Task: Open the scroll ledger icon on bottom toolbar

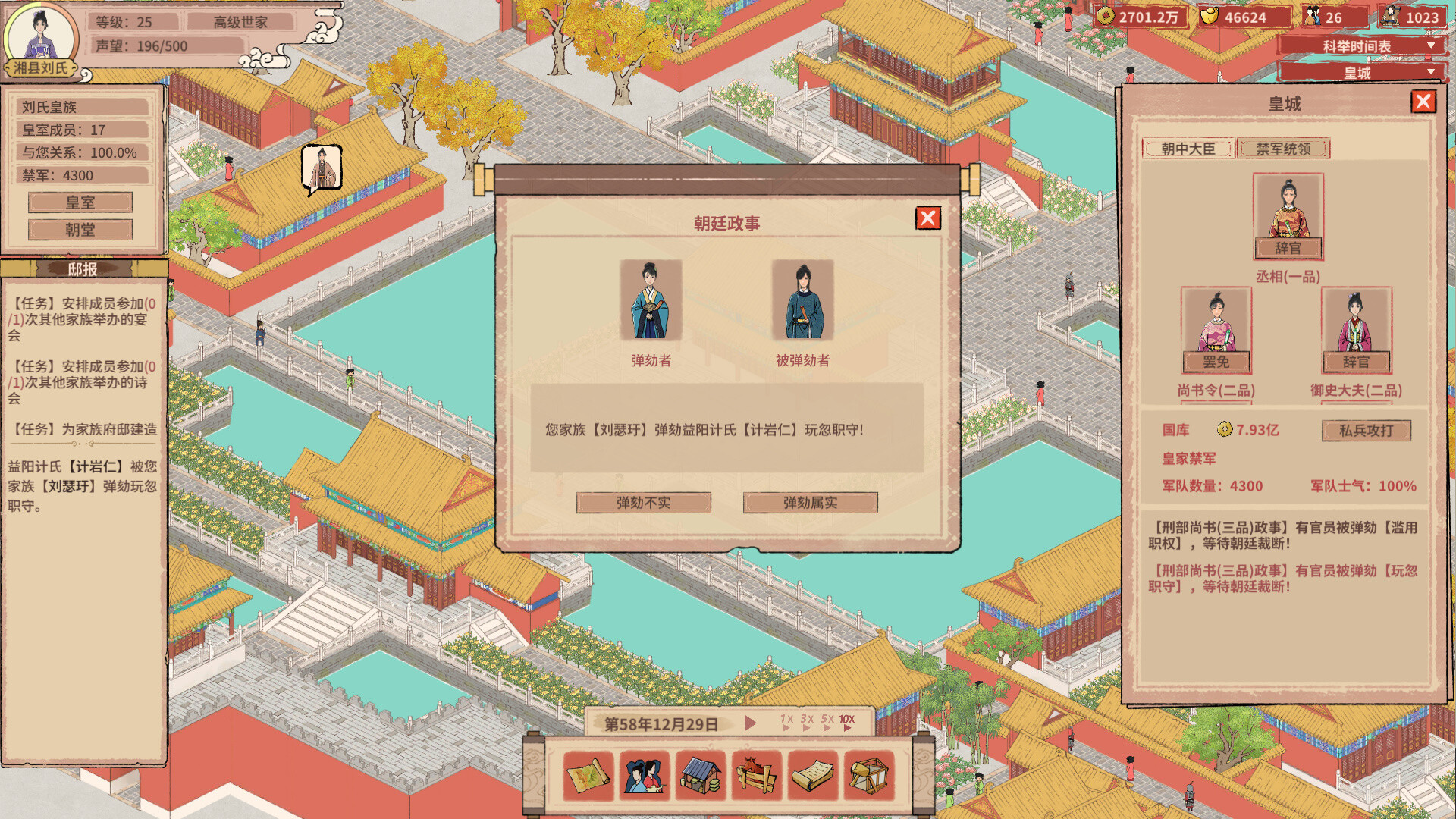Action: [812, 775]
